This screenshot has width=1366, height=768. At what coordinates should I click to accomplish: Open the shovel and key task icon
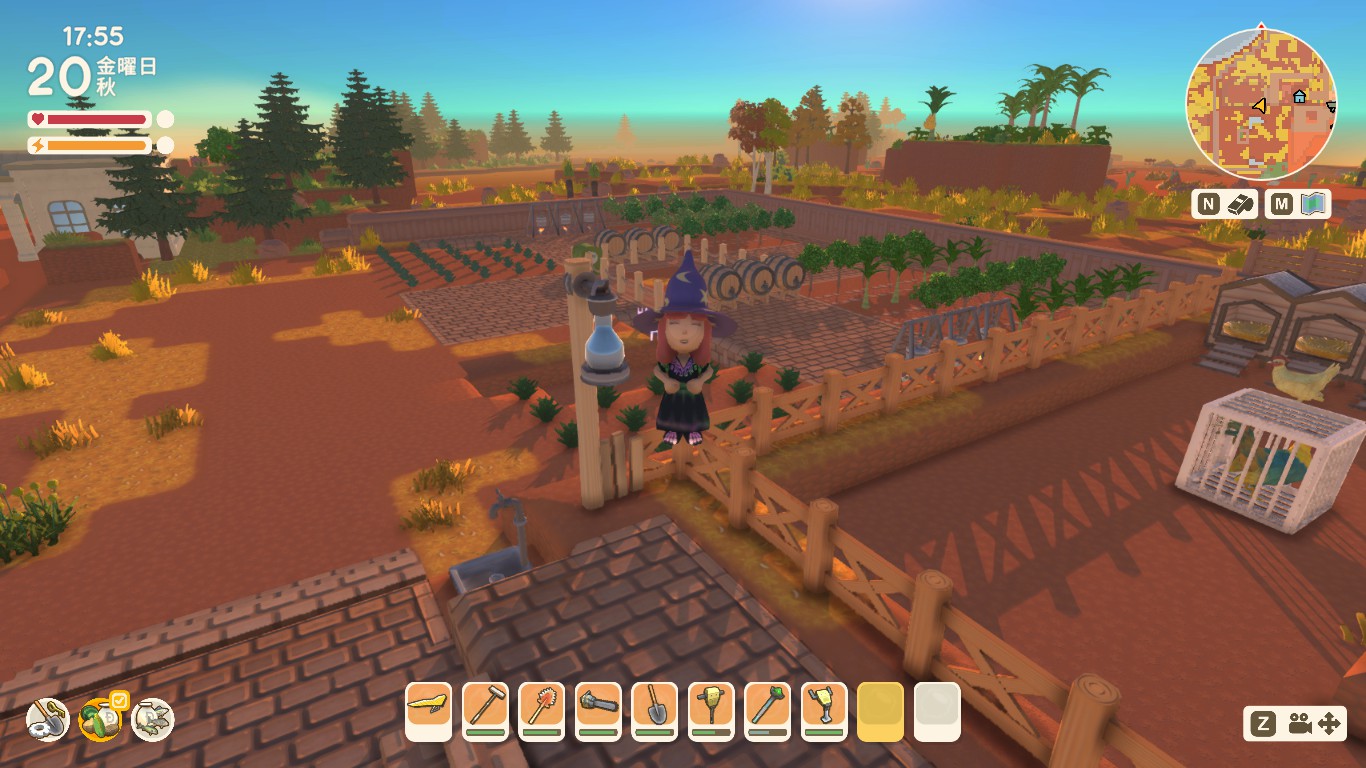click(x=47, y=719)
